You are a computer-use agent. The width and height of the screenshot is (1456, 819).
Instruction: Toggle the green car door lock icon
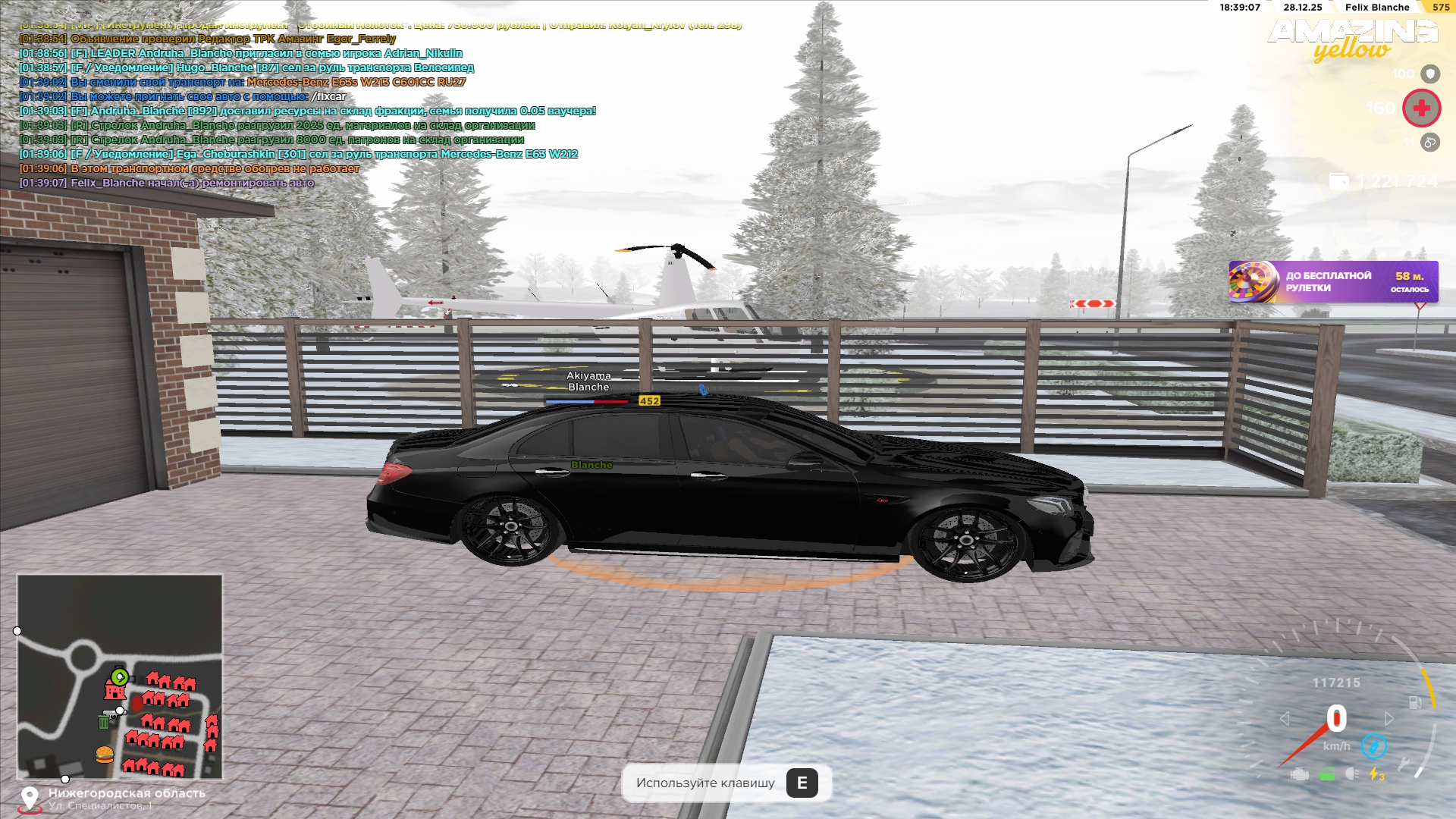pos(1327,774)
